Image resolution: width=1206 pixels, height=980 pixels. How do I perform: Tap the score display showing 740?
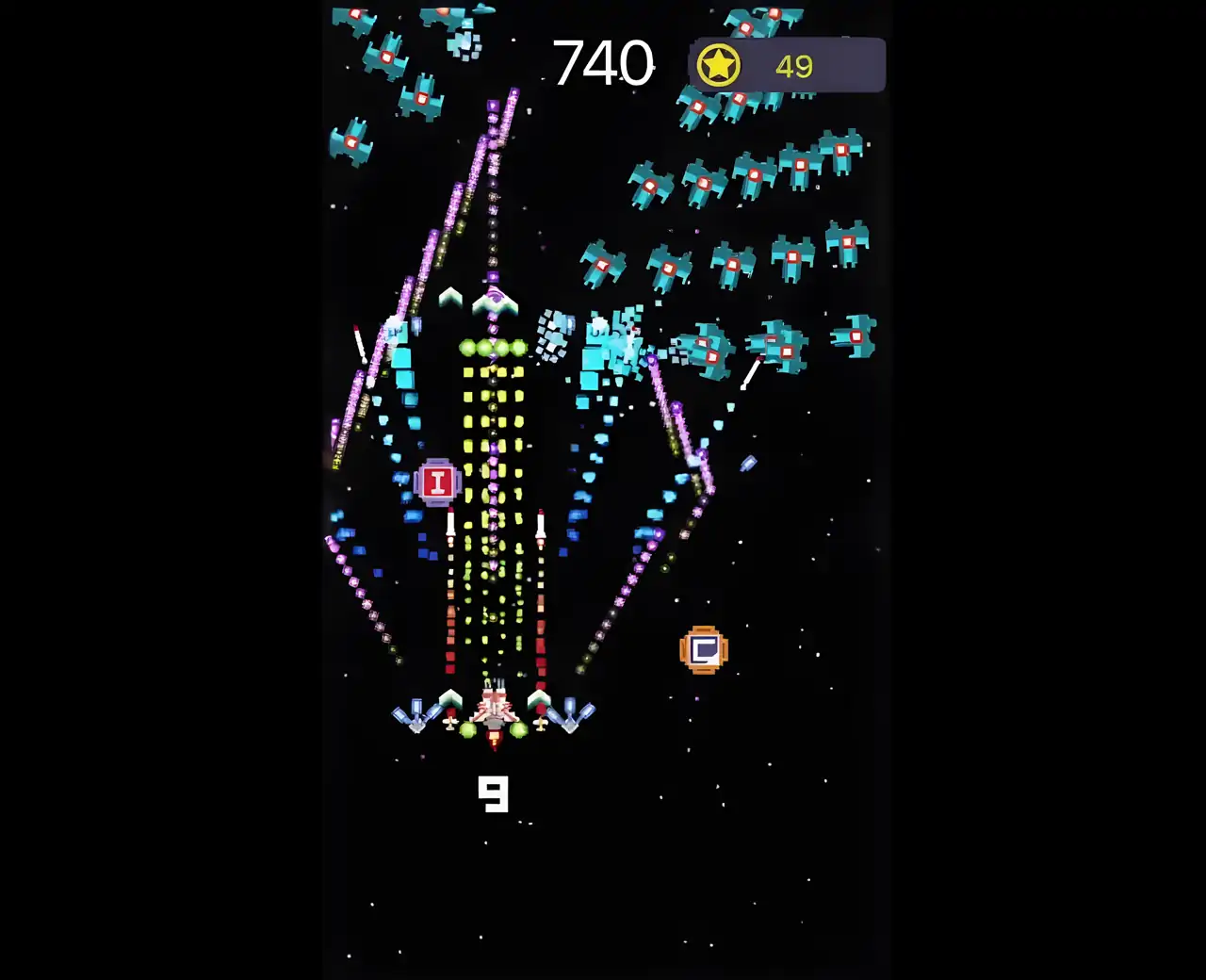pos(602,62)
